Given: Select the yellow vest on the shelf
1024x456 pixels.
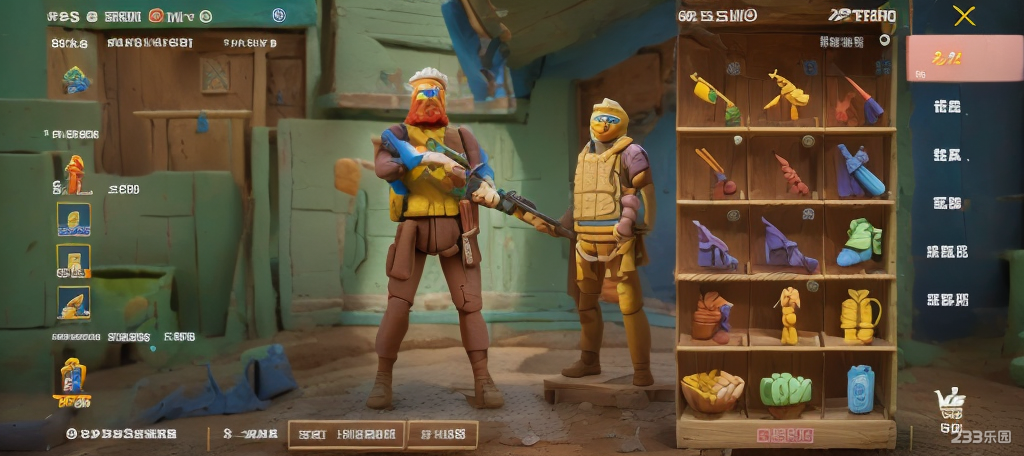Looking at the screenshot, I should point(860,315).
